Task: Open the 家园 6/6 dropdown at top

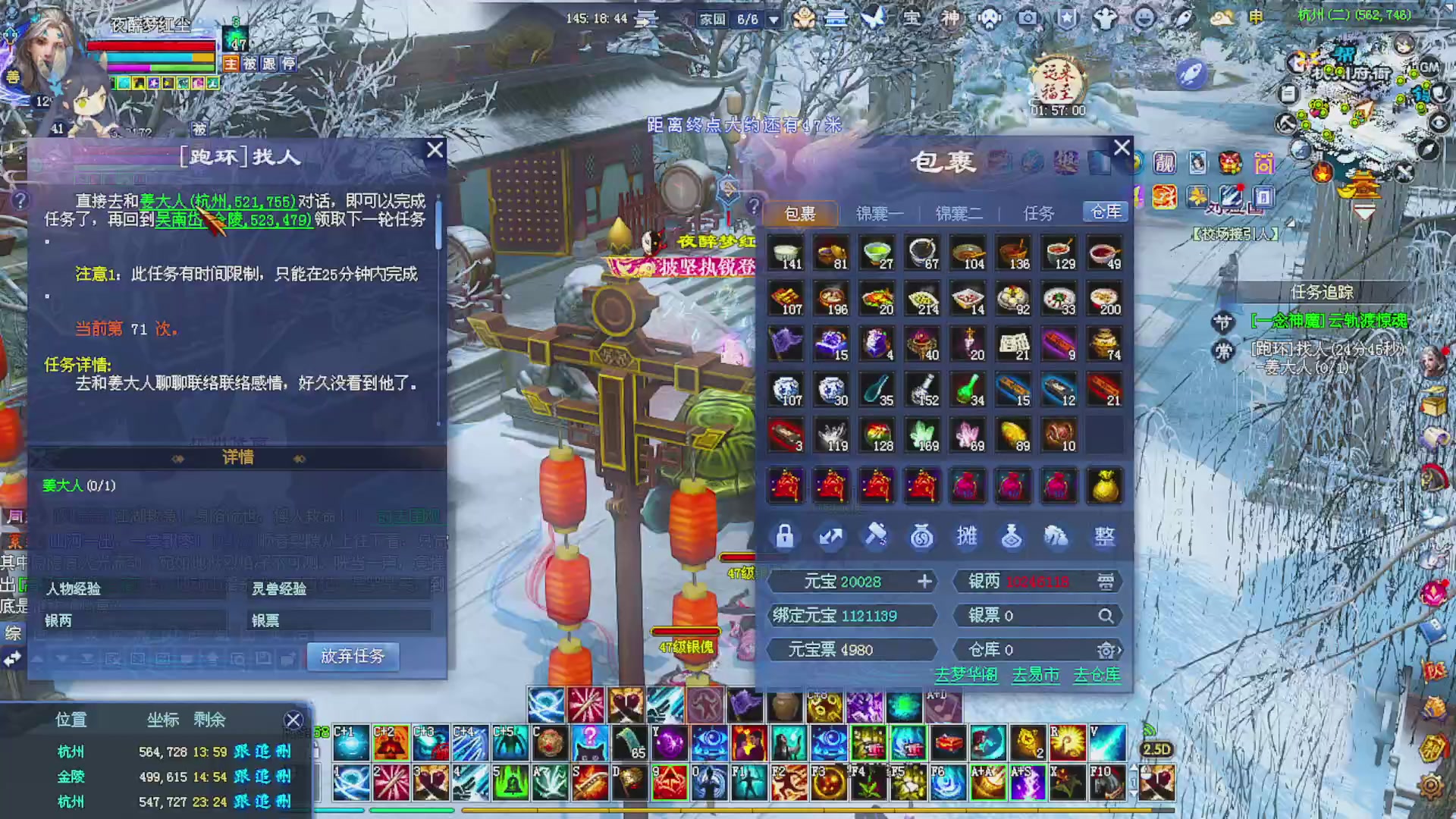Action: (773, 20)
